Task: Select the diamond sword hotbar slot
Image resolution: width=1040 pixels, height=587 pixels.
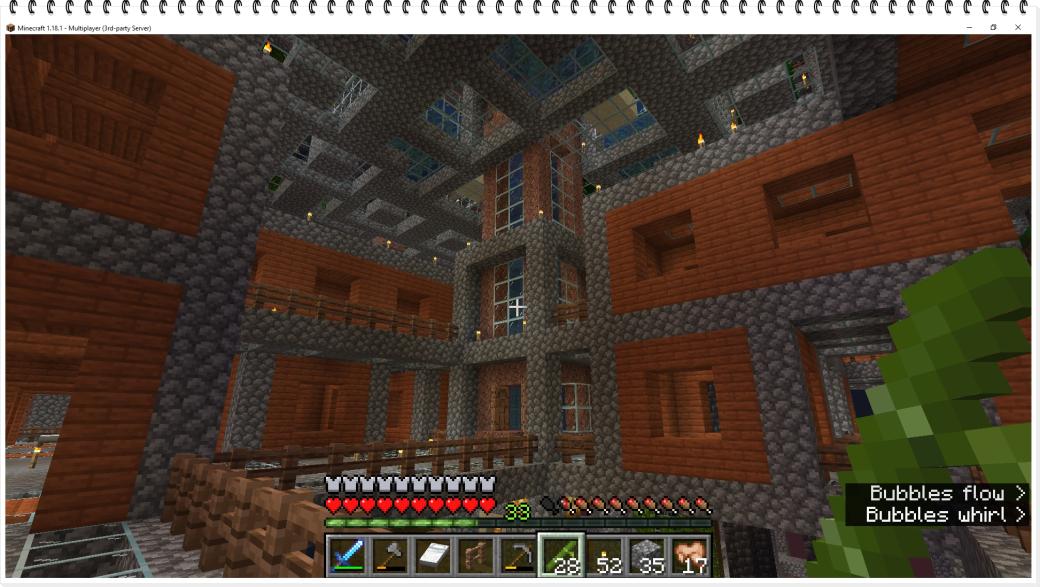Action: (347, 556)
